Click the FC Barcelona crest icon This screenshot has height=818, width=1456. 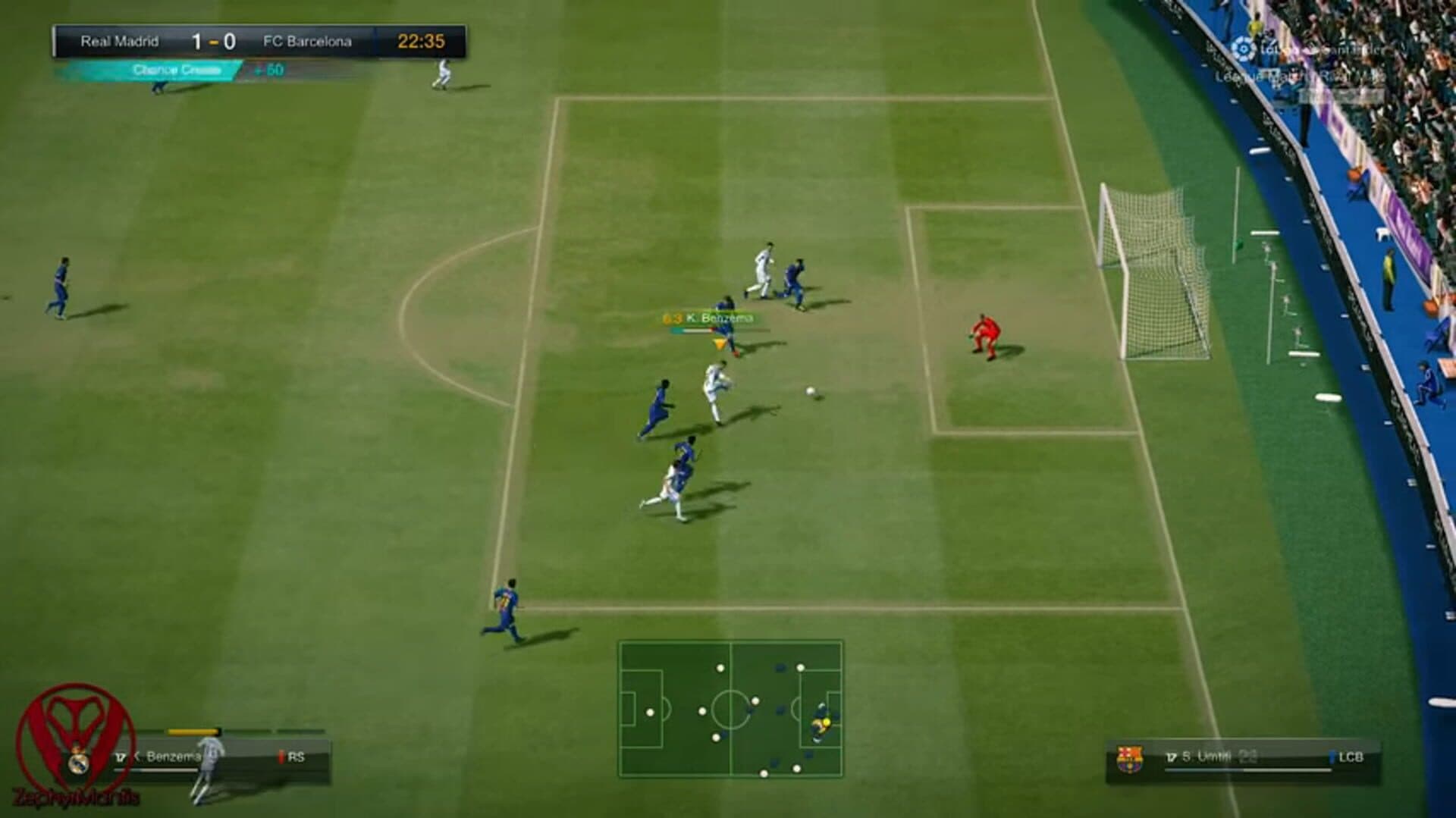coord(1129,758)
